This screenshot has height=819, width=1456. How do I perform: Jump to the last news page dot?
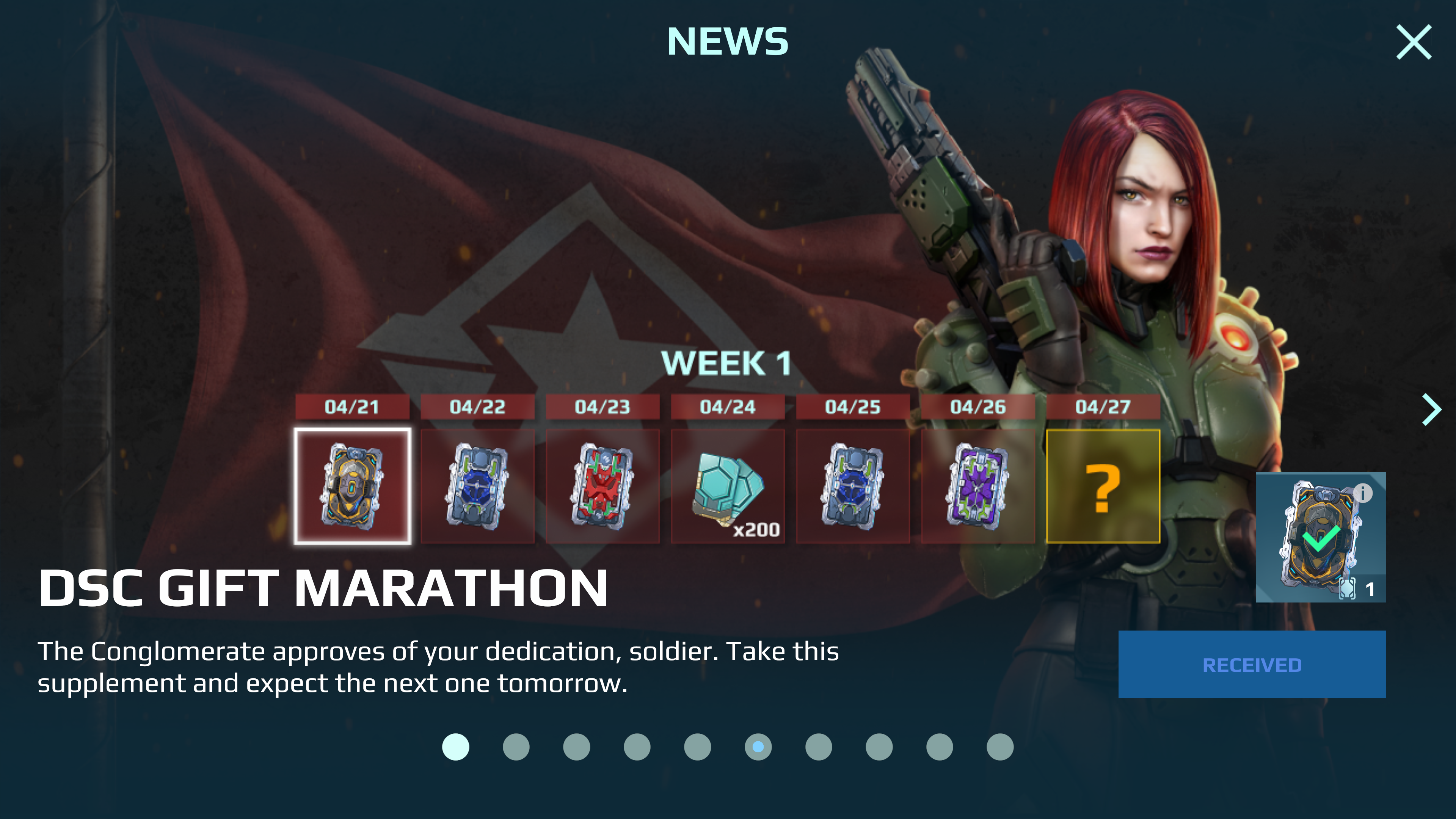coord(1001,746)
